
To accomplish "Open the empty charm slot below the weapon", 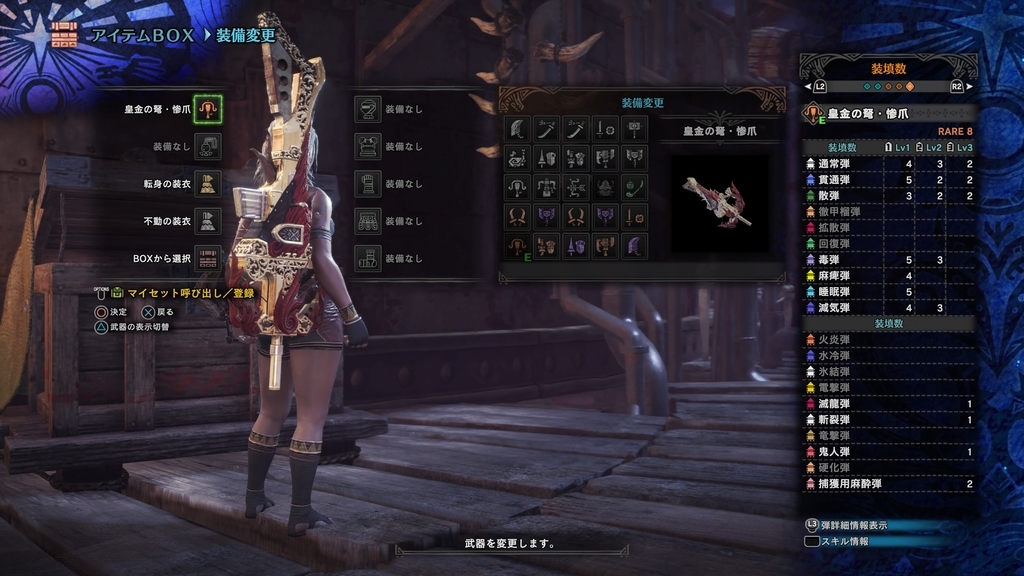I will pyautogui.click(x=207, y=146).
